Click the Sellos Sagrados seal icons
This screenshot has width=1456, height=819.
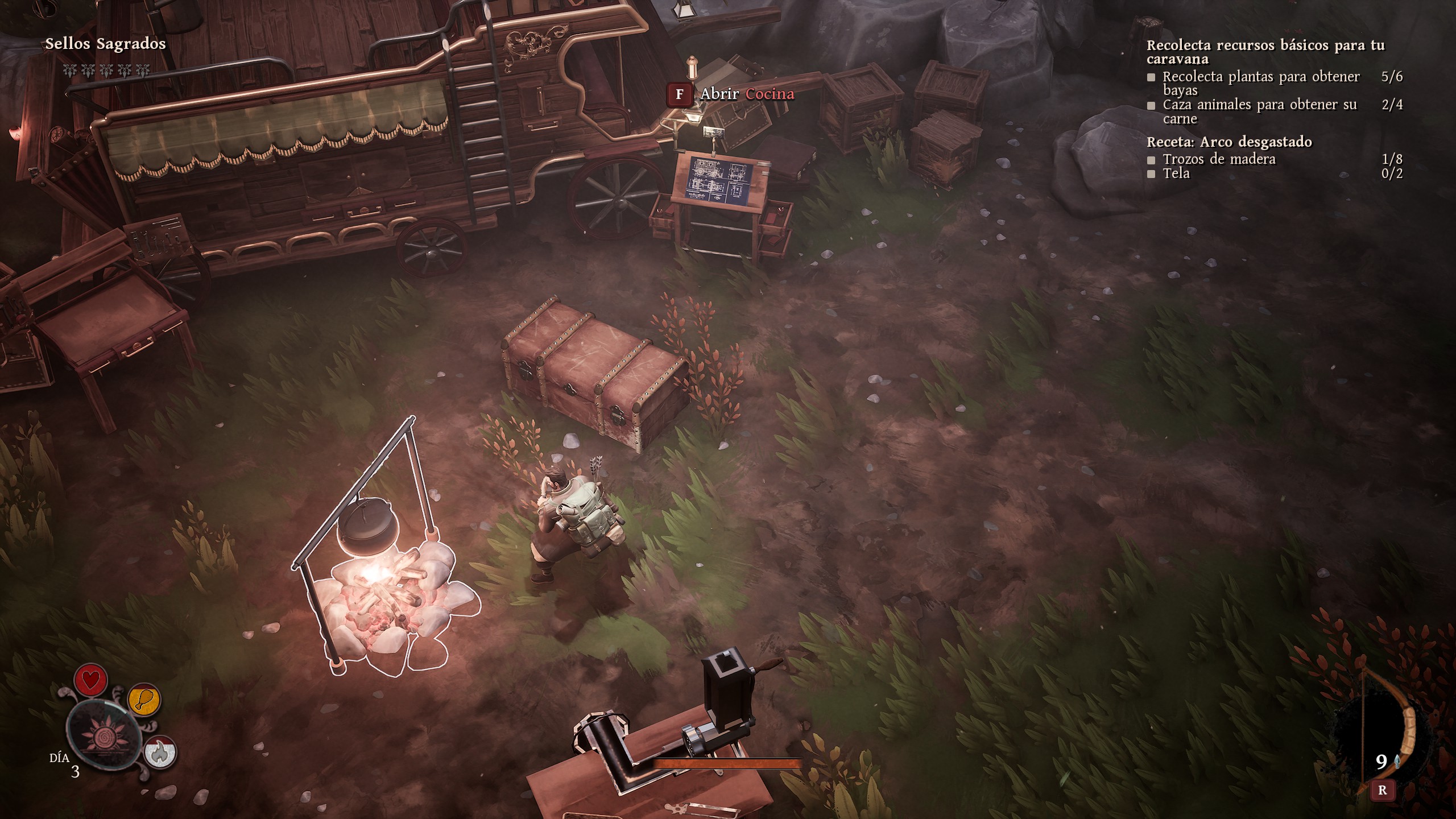pos(105,71)
